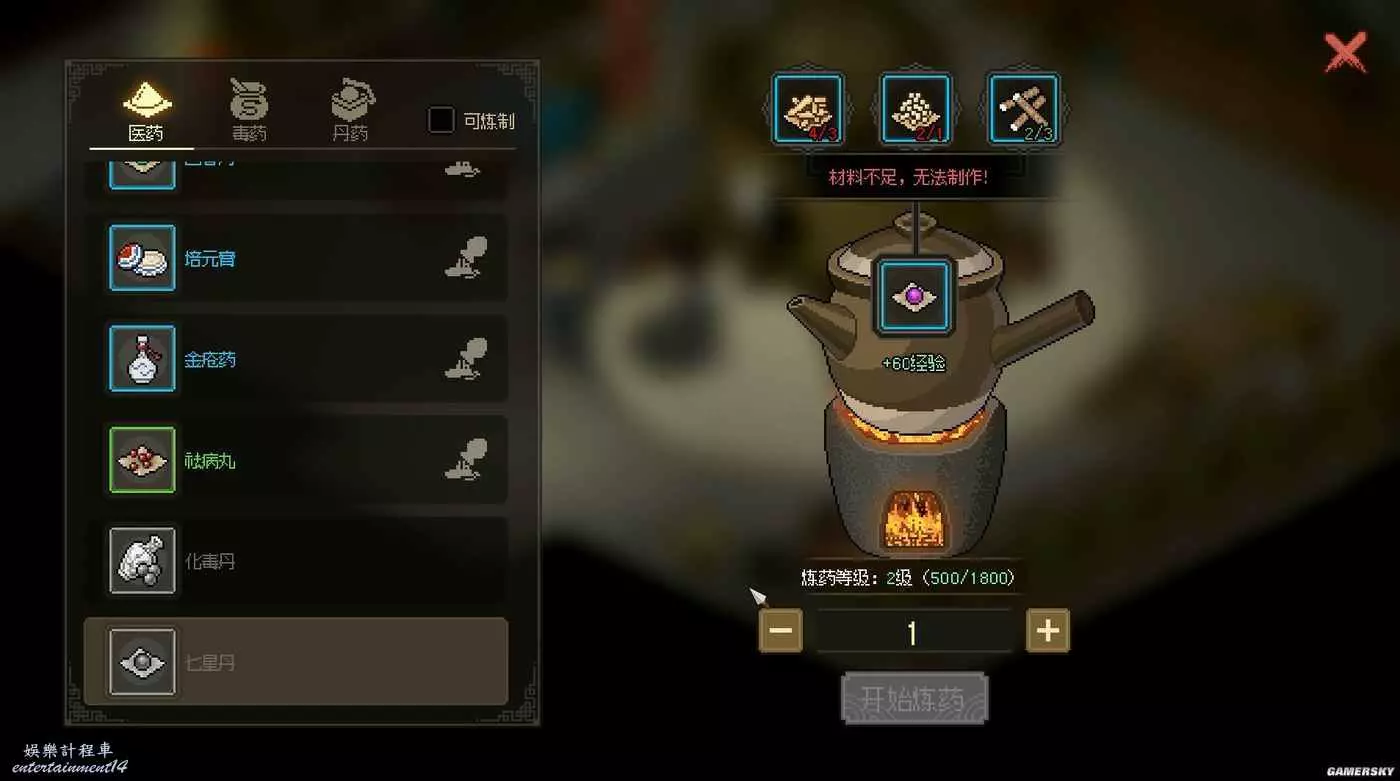
Task: Select the 丹药 elixir tab
Action: pos(351,111)
